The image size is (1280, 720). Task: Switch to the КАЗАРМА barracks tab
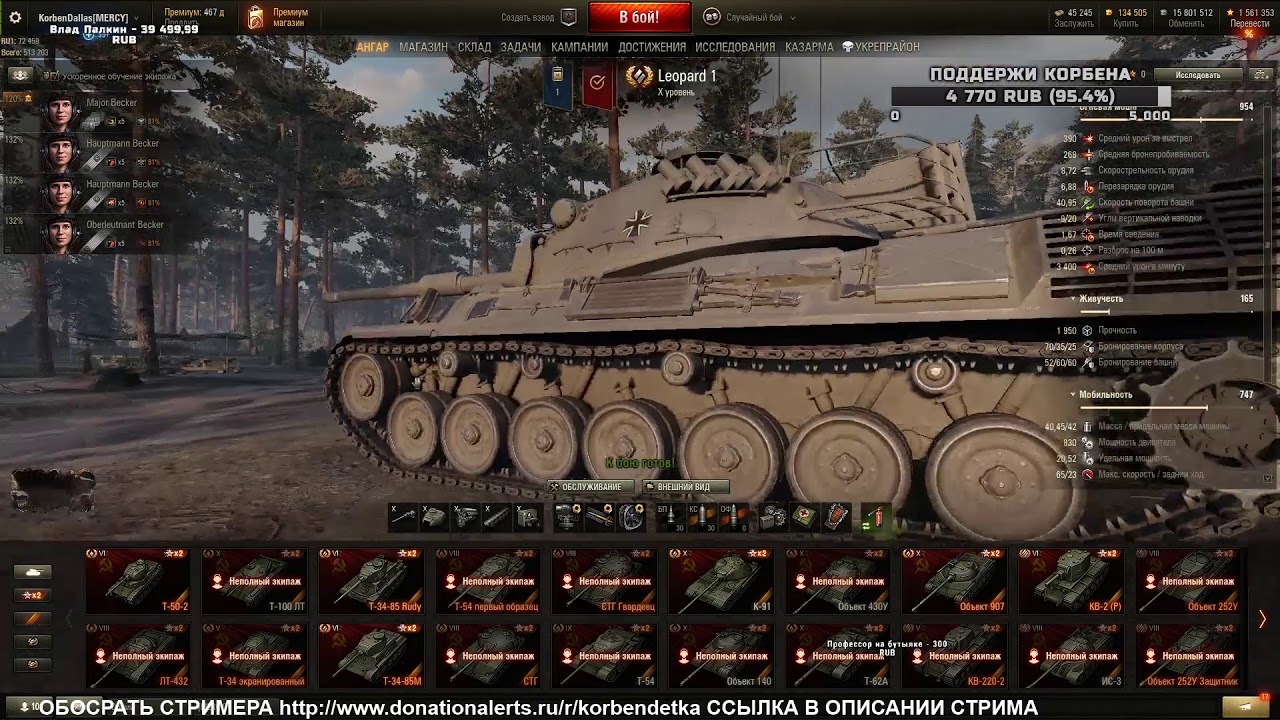coord(809,47)
